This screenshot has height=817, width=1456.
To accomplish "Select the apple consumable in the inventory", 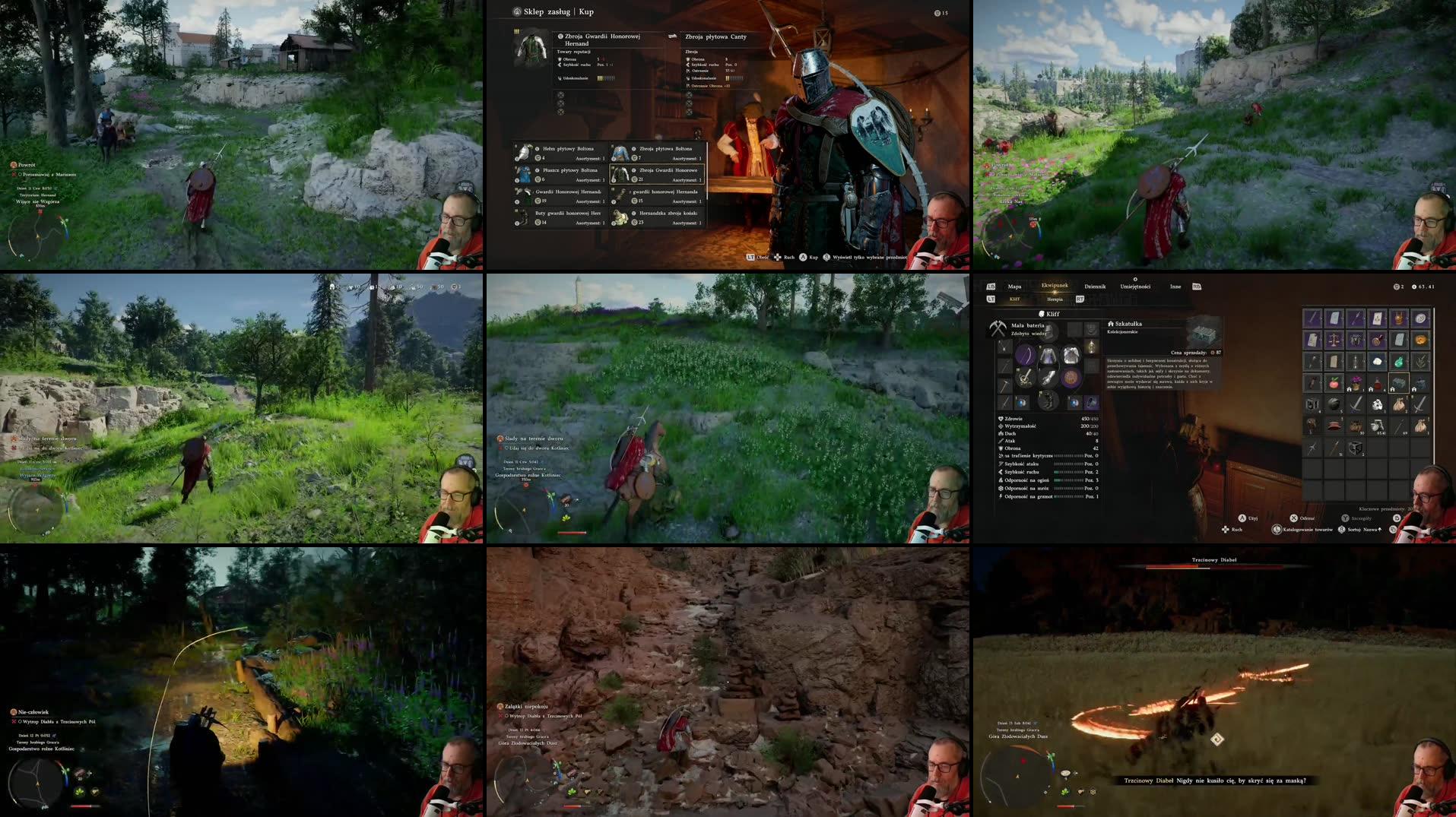I will [1333, 383].
